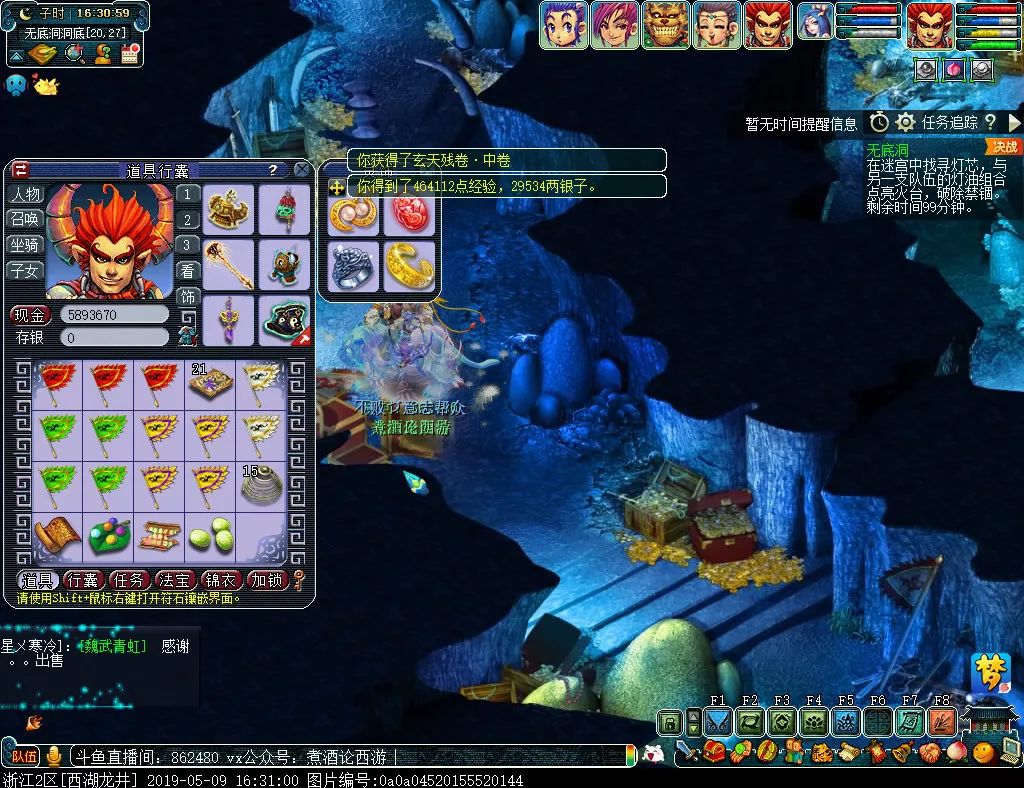Choose the 坐骑 mount button
The image size is (1024, 788).
click(x=25, y=245)
